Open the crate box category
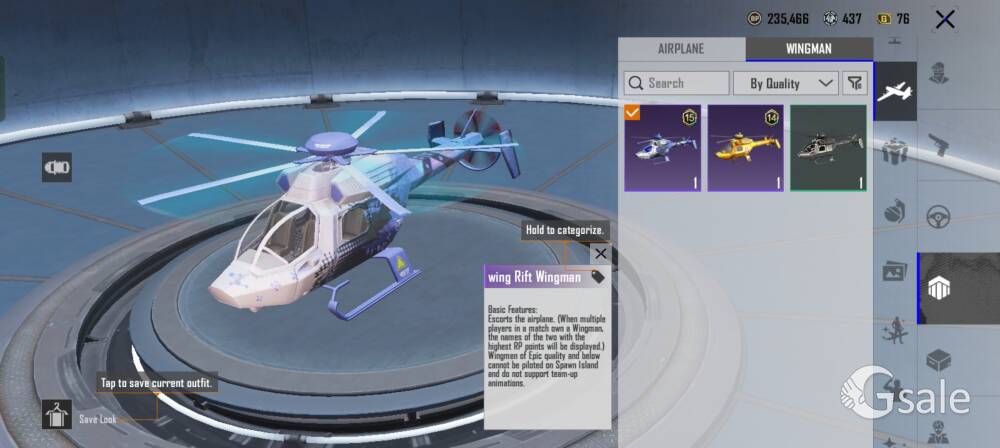 (938, 359)
